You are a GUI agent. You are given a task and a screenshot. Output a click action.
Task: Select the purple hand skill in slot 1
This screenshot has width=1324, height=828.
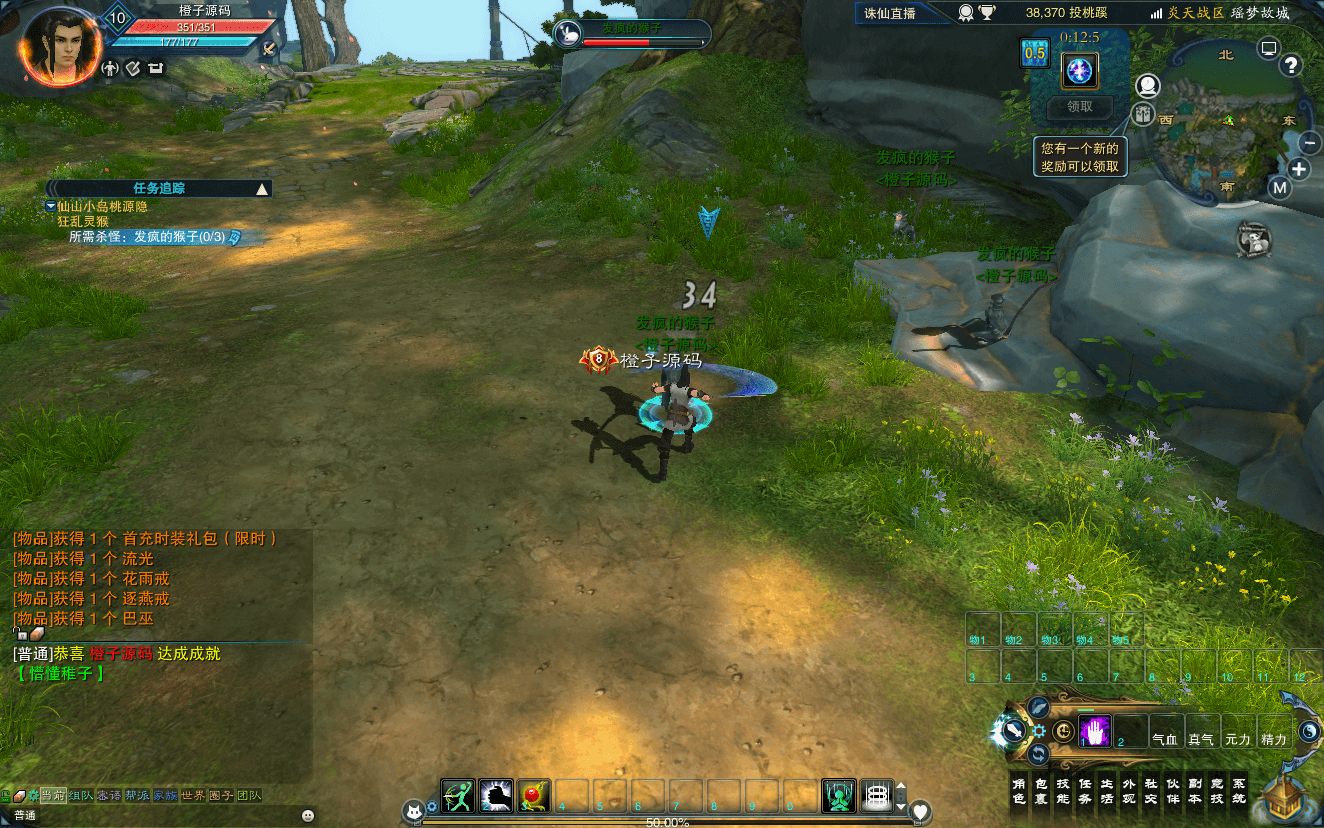point(1095,730)
